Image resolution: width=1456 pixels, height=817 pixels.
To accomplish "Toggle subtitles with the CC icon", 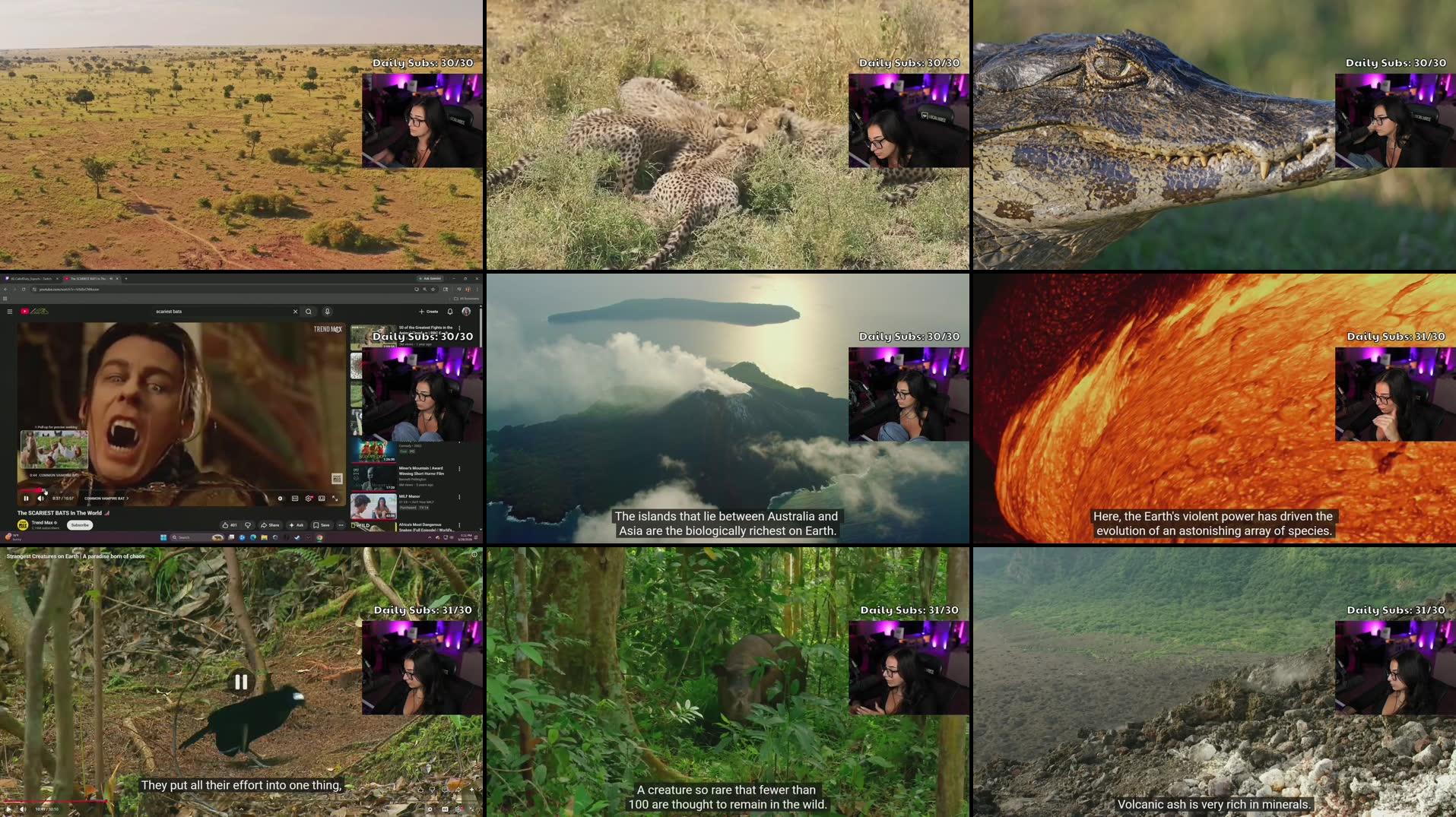I will (295, 499).
